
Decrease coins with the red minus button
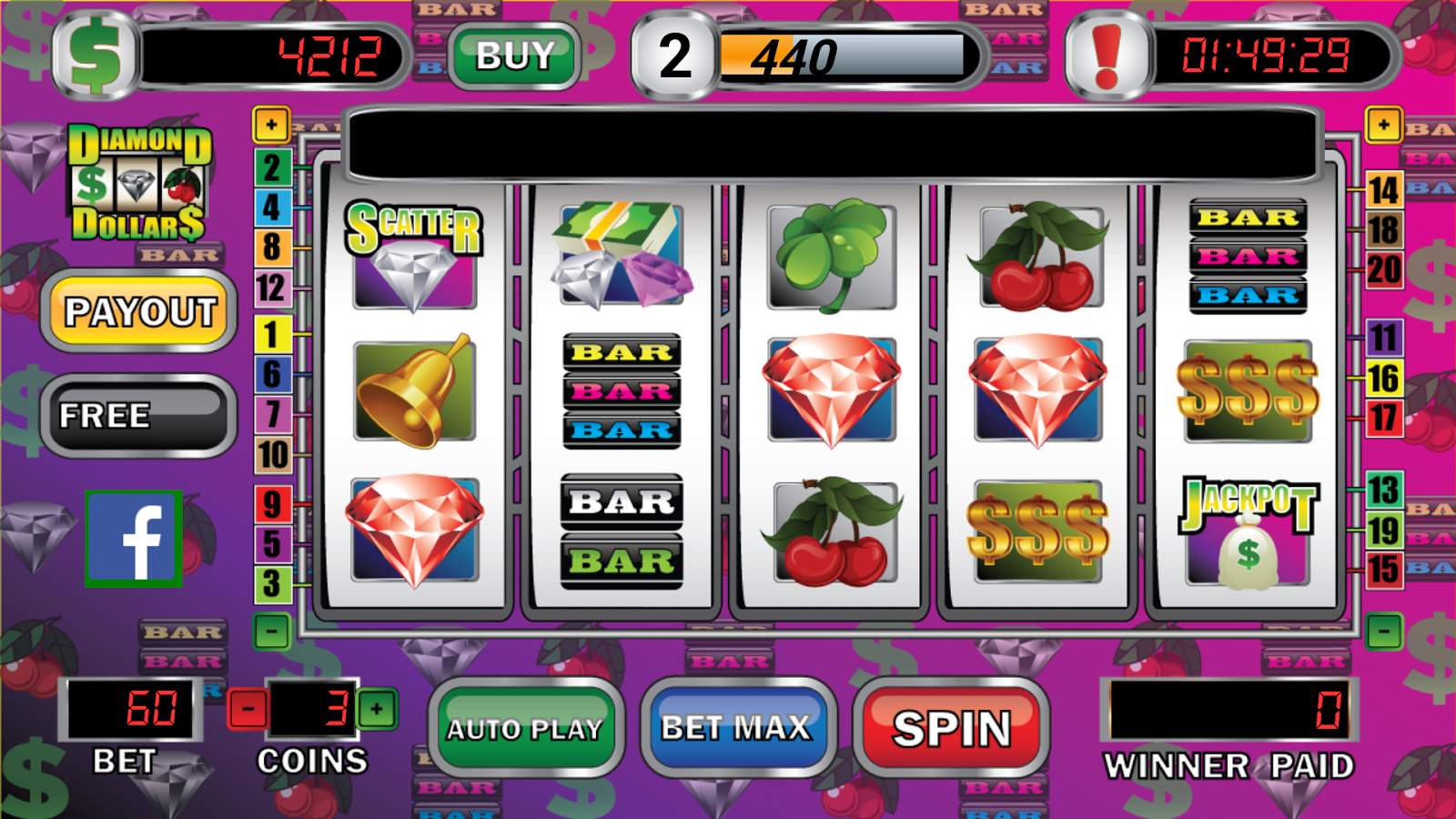pyautogui.click(x=248, y=709)
